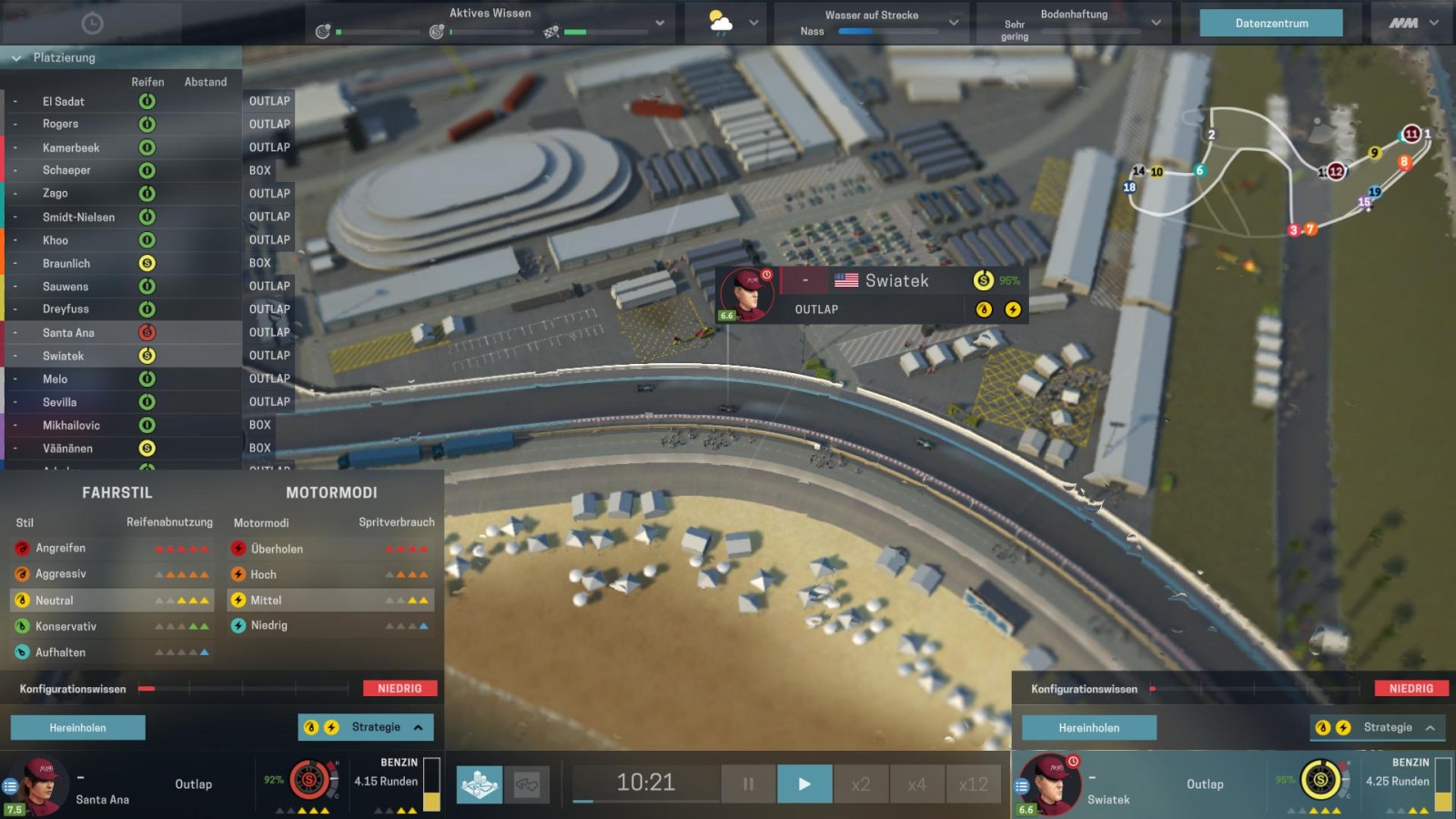The image size is (1456, 819).
Task: Set engine mode to Hoch
Action: (263, 575)
